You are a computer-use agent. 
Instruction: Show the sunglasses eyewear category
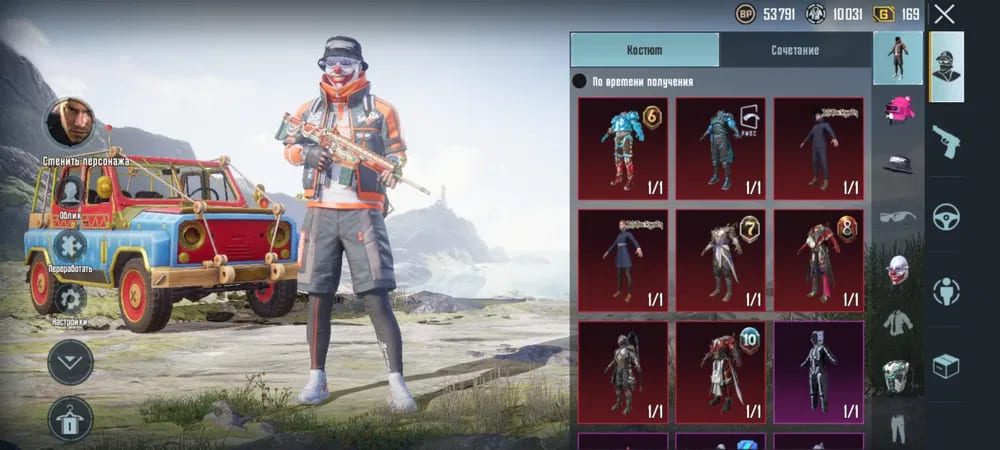click(x=898, y=215)
